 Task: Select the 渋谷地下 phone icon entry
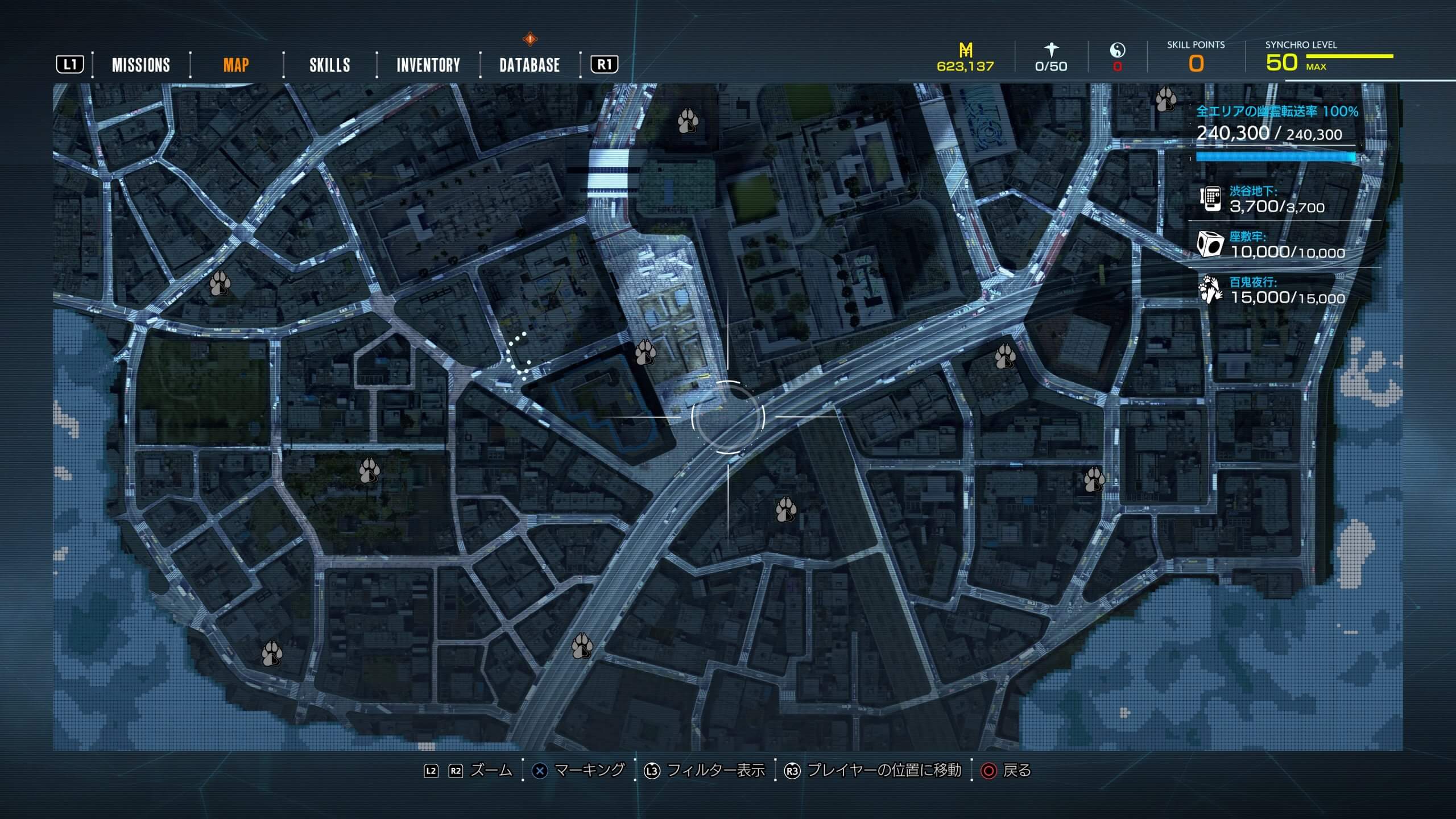click(x=1210, y=199)
